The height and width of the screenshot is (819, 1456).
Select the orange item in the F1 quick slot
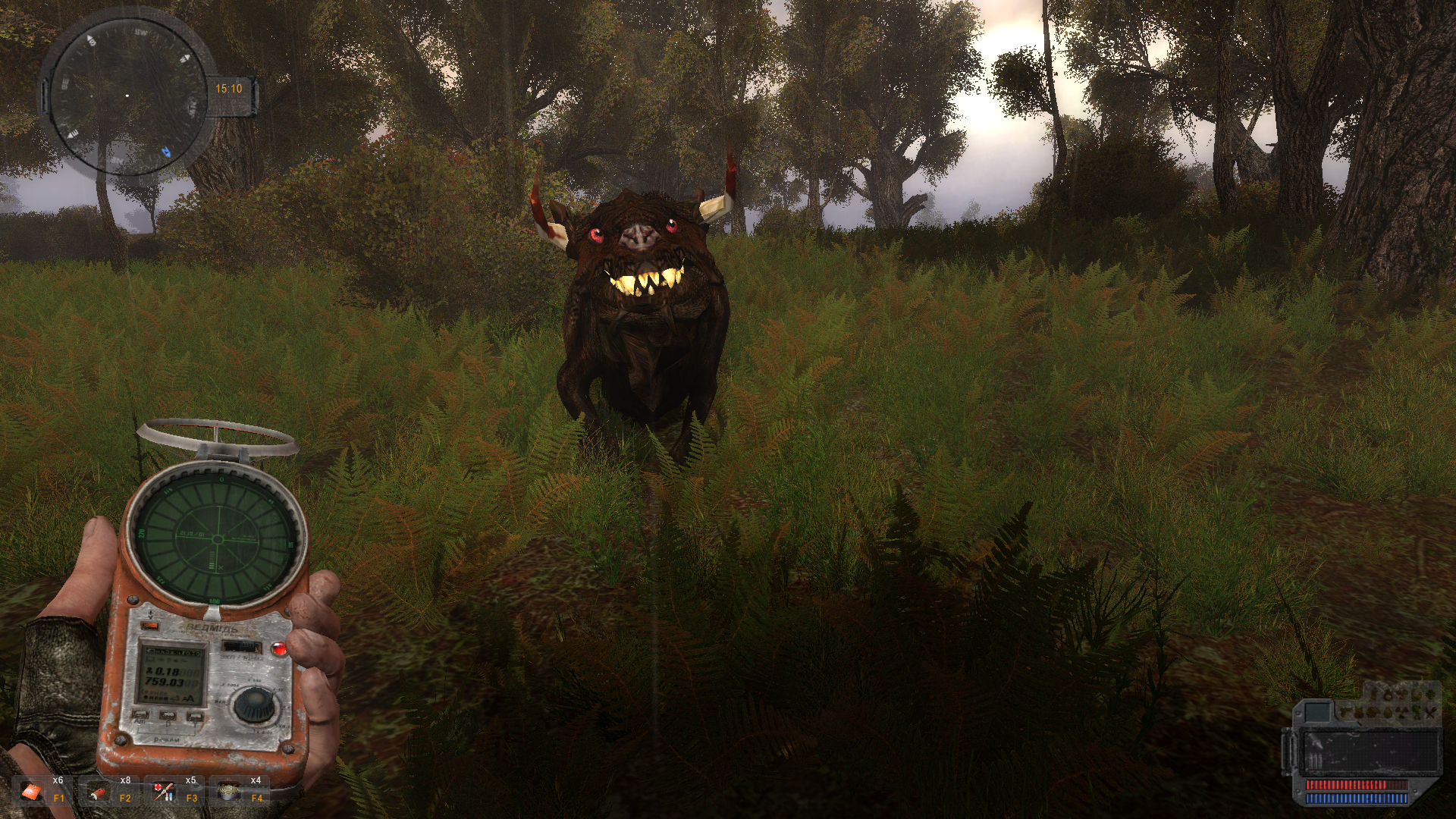tap(32, 792)
